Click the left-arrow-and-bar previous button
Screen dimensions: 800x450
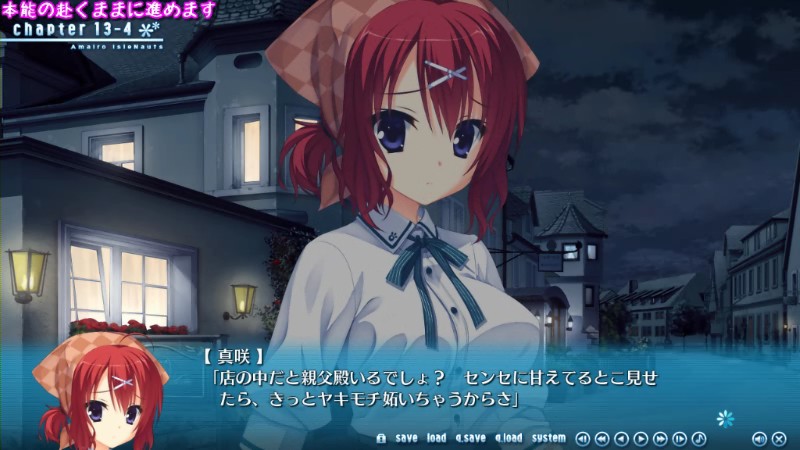click(x=583, y=438)
